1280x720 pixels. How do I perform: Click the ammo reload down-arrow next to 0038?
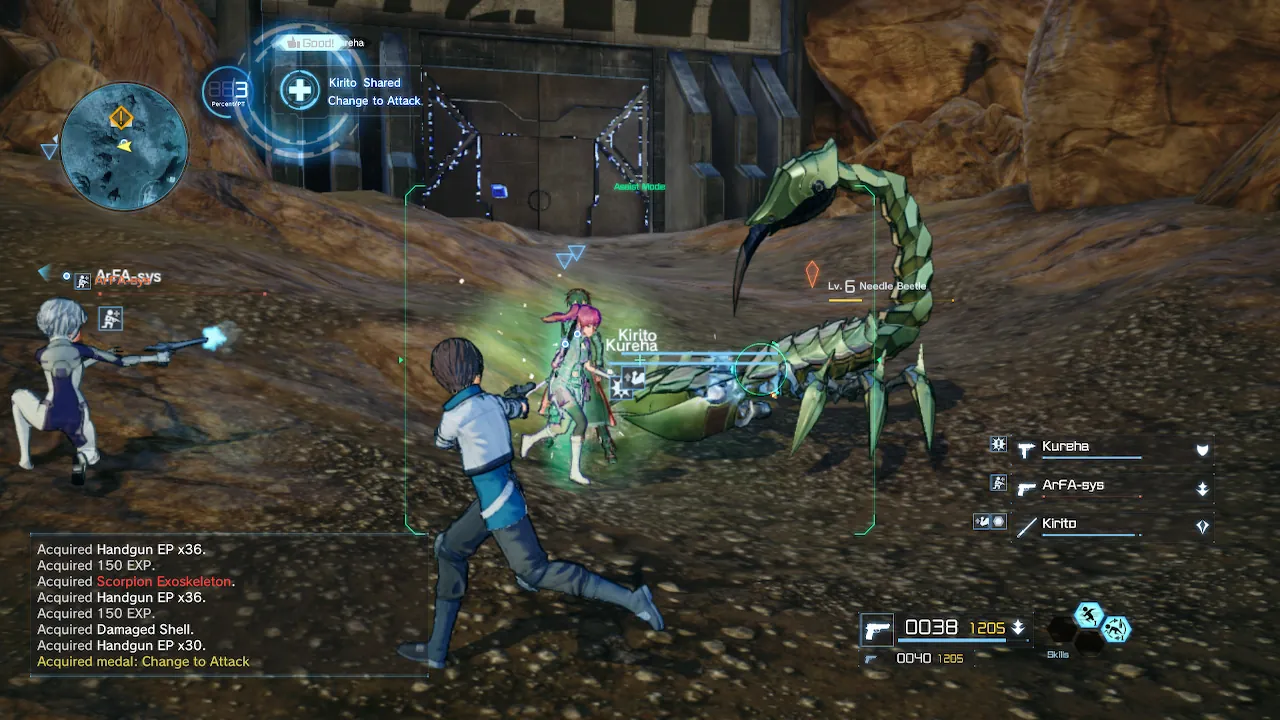(1018, 628)
